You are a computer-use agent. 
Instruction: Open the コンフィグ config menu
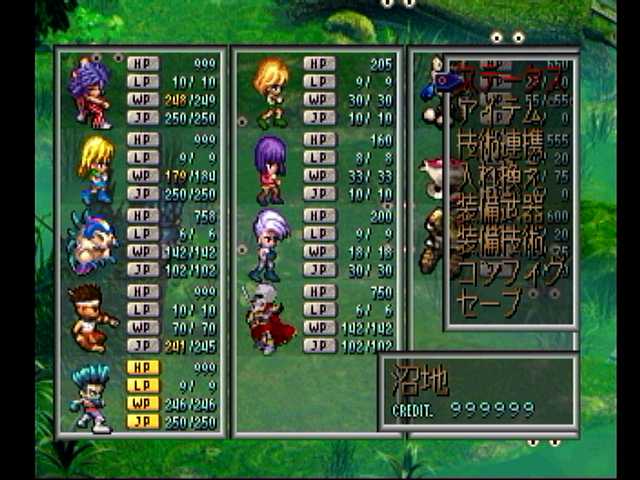(507, 273)
